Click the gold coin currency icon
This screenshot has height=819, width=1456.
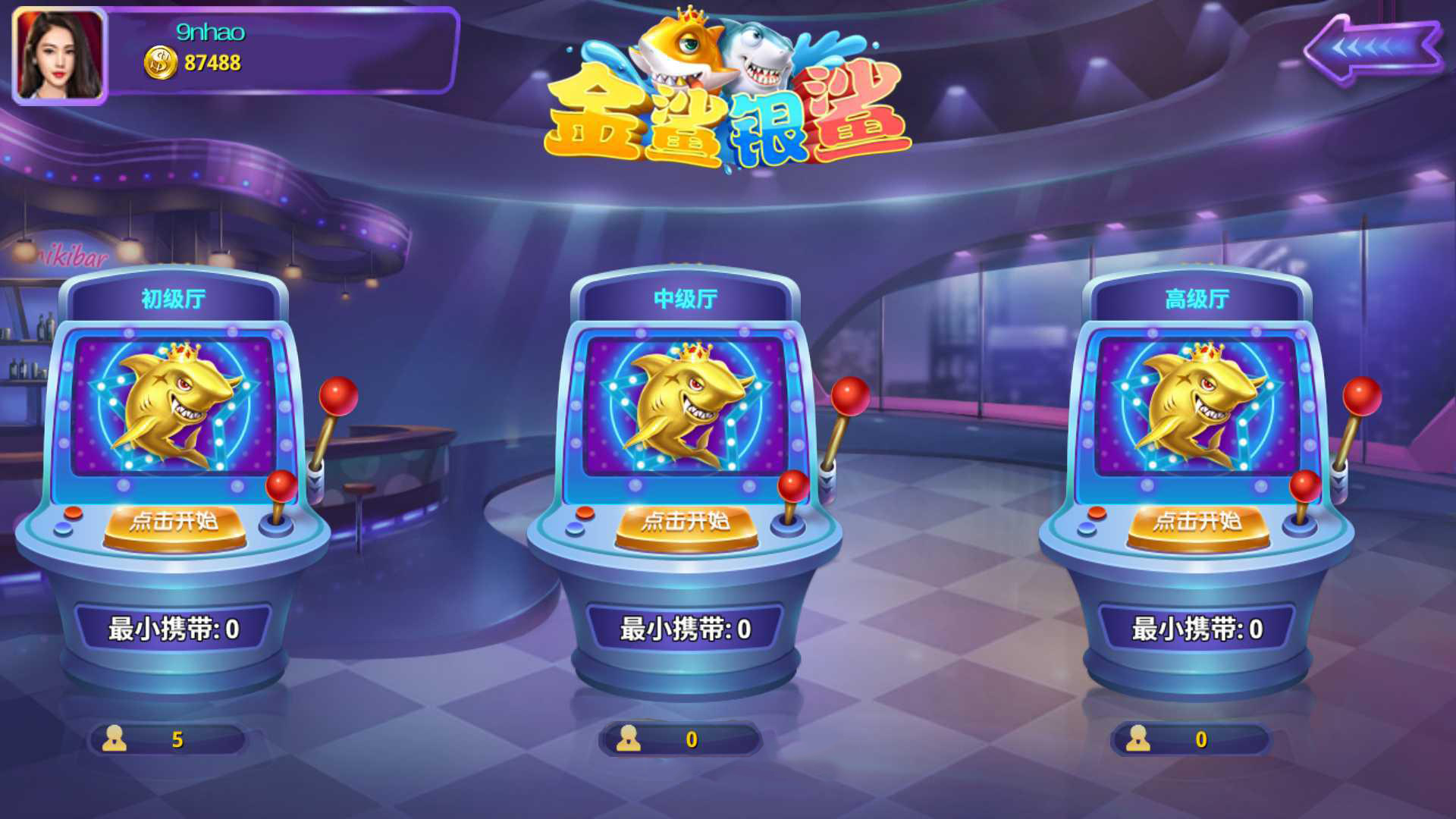click(159, 63)
